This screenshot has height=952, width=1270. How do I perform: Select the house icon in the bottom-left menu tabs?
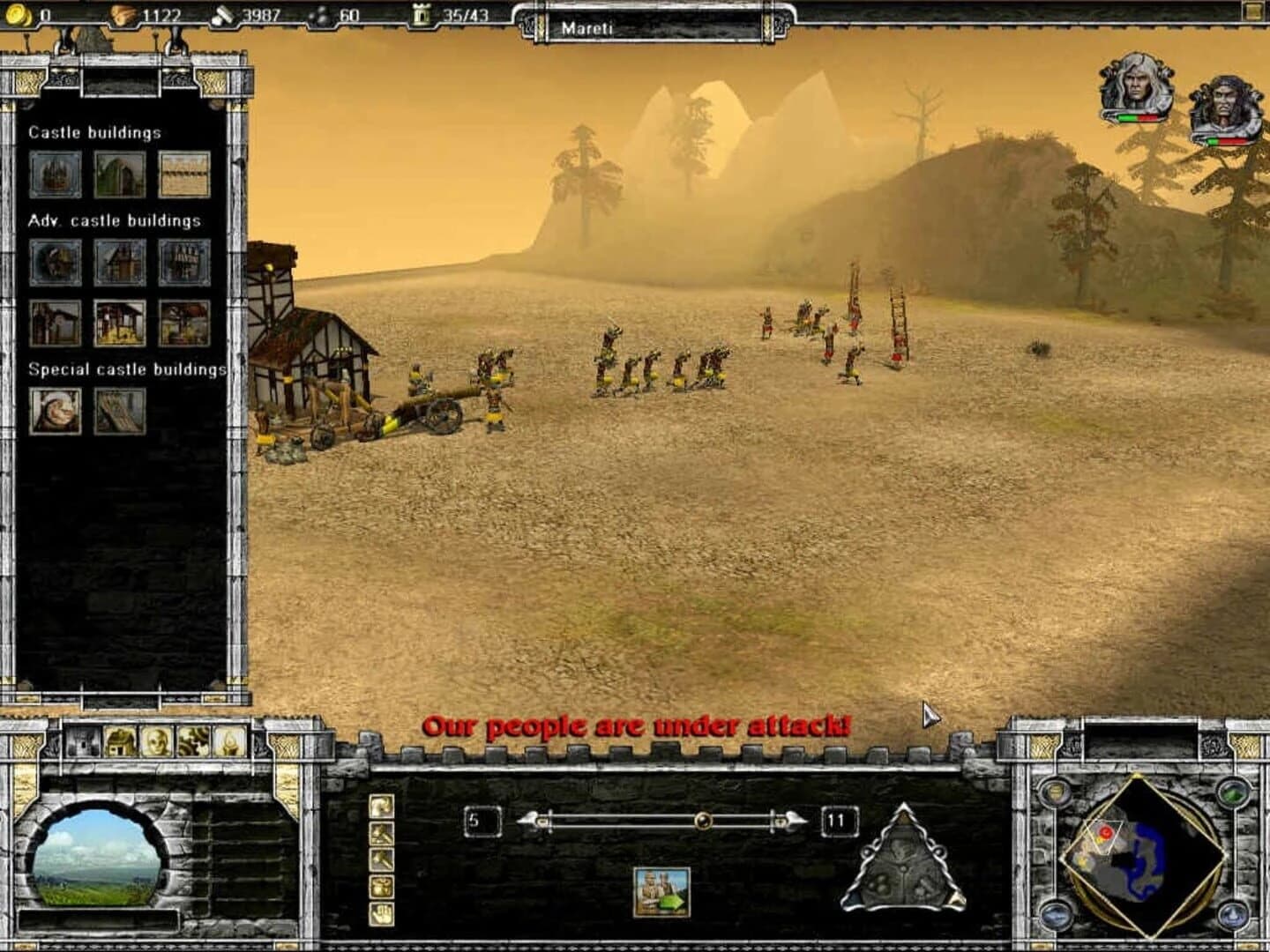point(118,741)
